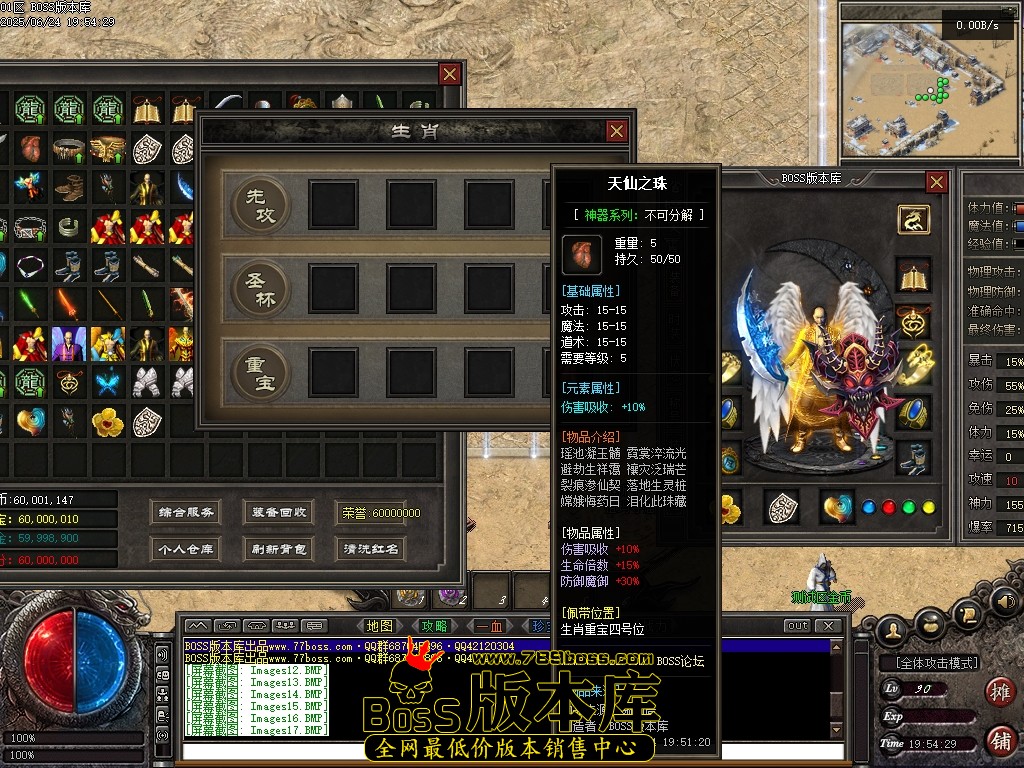Close the BOSS版本库 character panel

[x=936, y=182]
